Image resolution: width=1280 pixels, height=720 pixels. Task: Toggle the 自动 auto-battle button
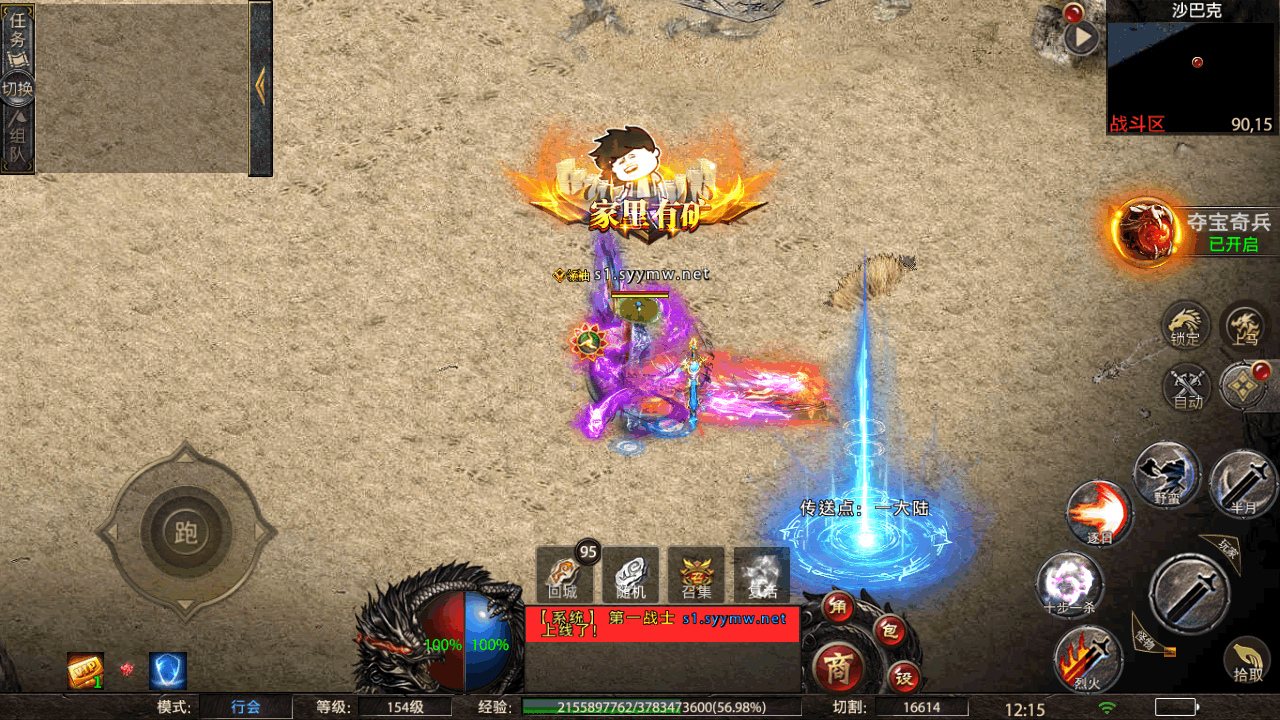[1188, 388]
